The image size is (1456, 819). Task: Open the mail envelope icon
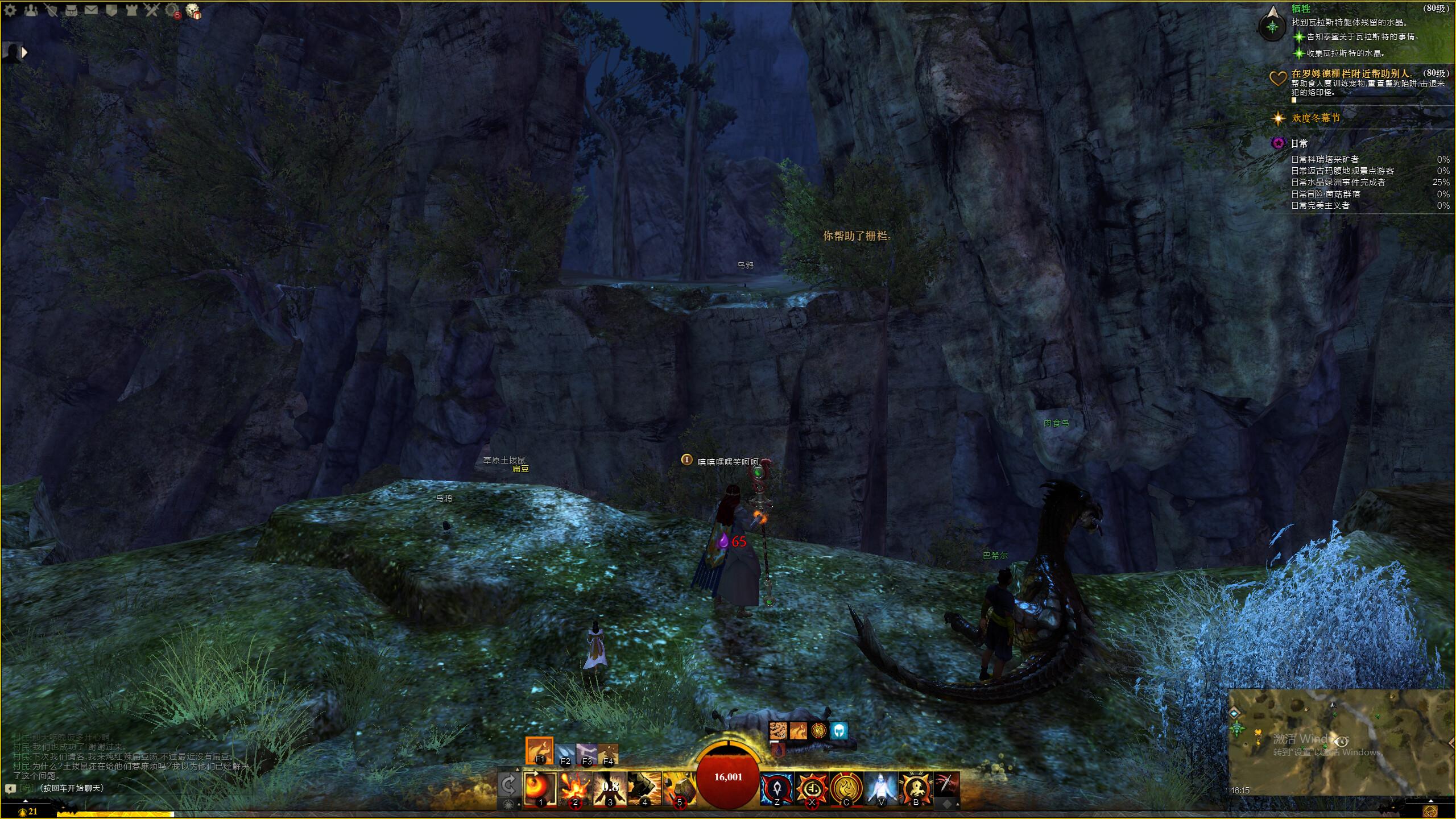click(x=91, y=10)
